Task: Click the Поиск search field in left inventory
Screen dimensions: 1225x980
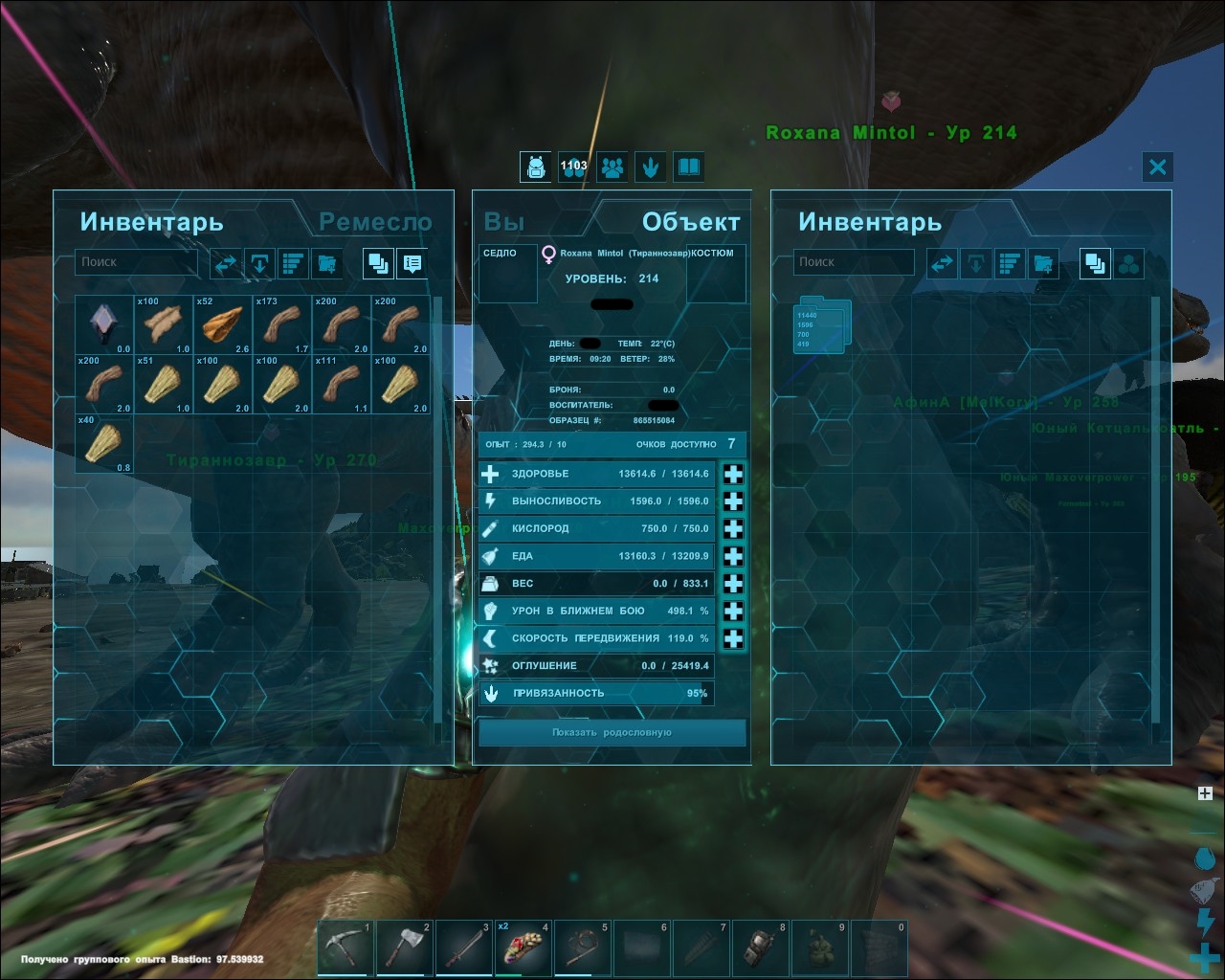Action: (136, 261)
